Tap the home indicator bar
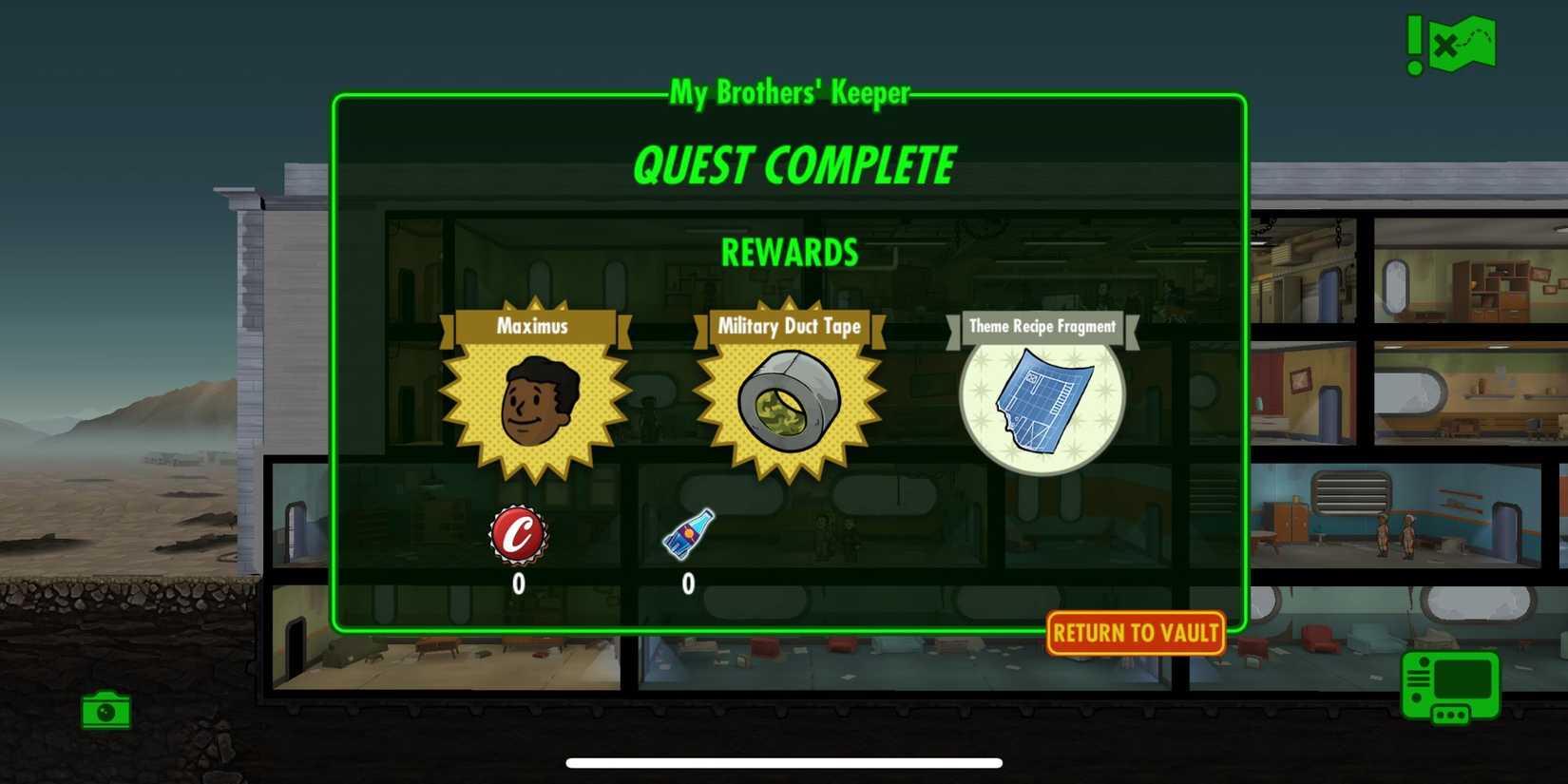Image resolution: width=1568 pixels, height=784 pixels. coord(784,761)
